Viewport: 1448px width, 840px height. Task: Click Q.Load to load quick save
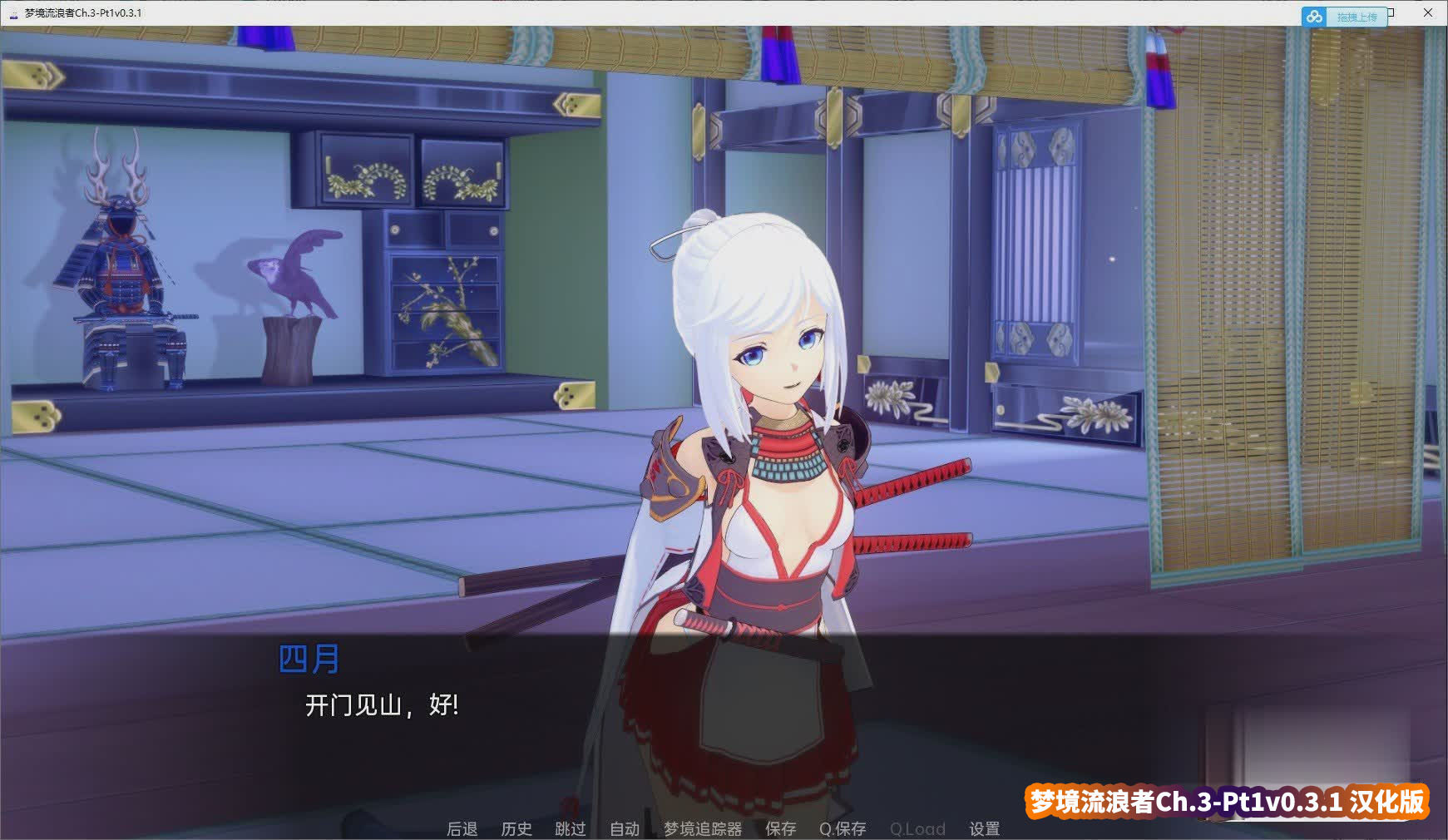917,828
